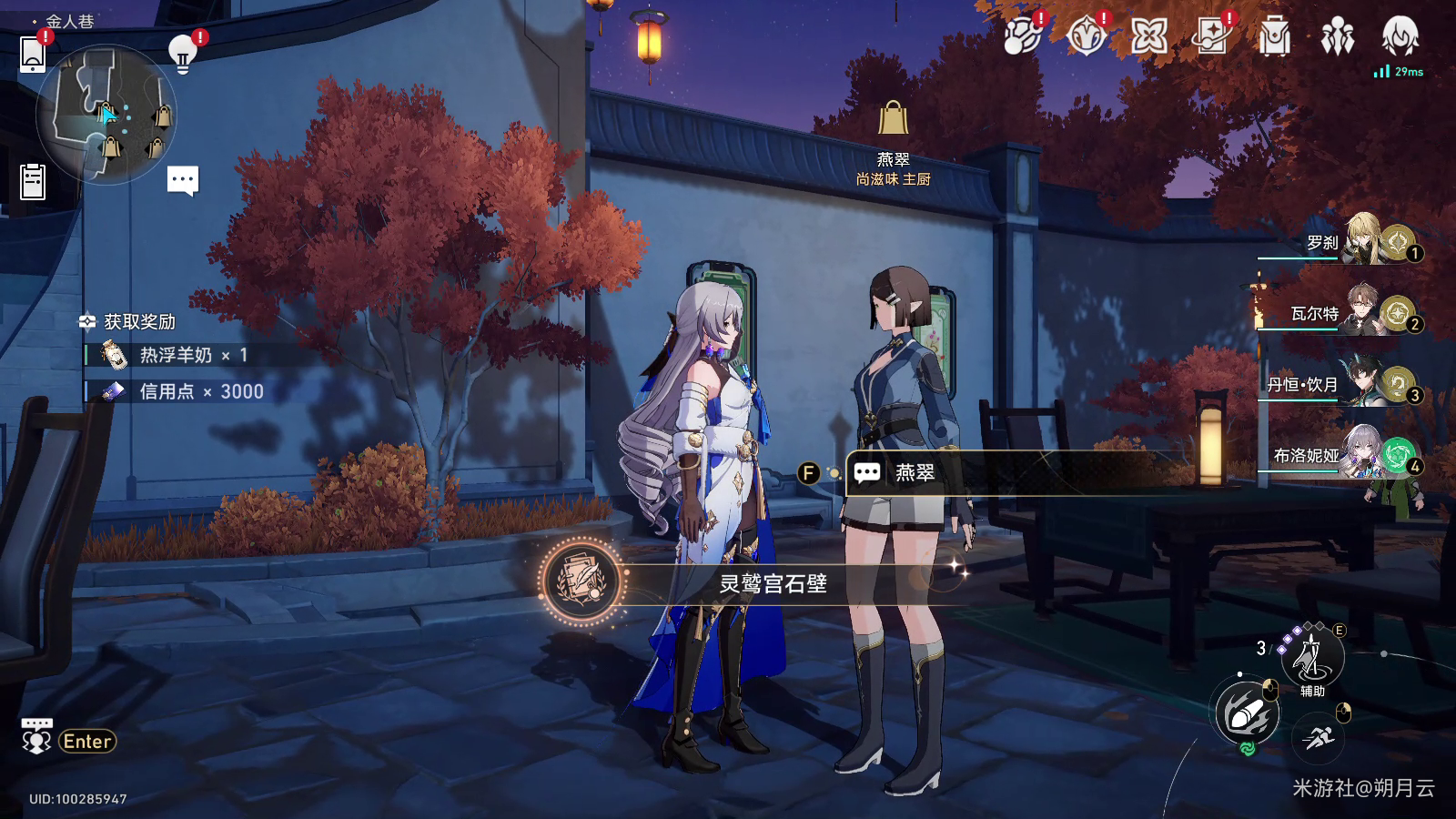Toggle the sprint running icon
This screenshot has width=1456, height=819.
pyautogui.click(x=1317, y=737)
